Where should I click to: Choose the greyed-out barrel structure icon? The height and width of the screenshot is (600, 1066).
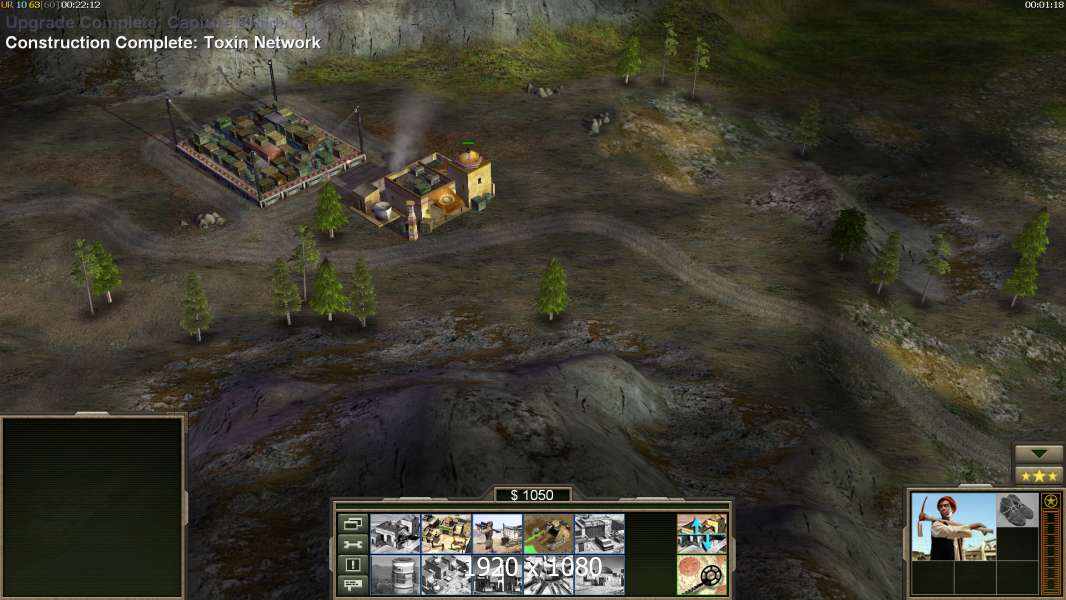click(x=396, y=574)
